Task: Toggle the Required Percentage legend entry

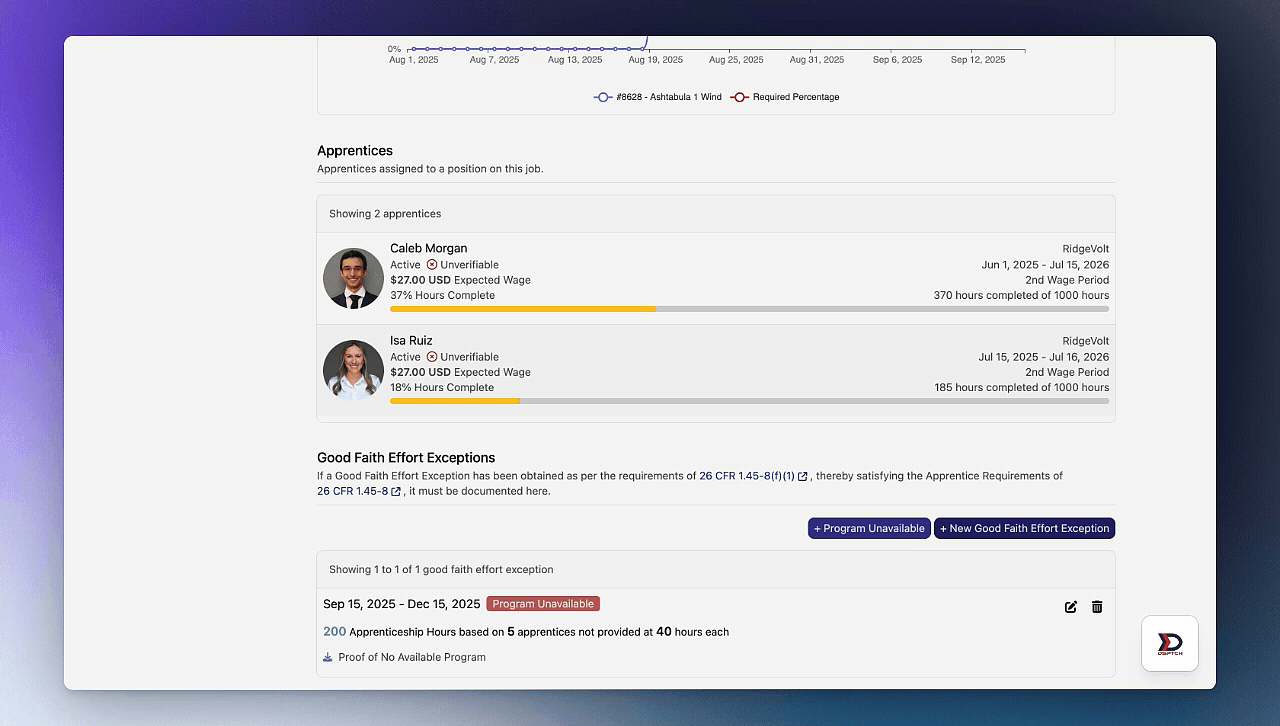Action: click(785, 97)
